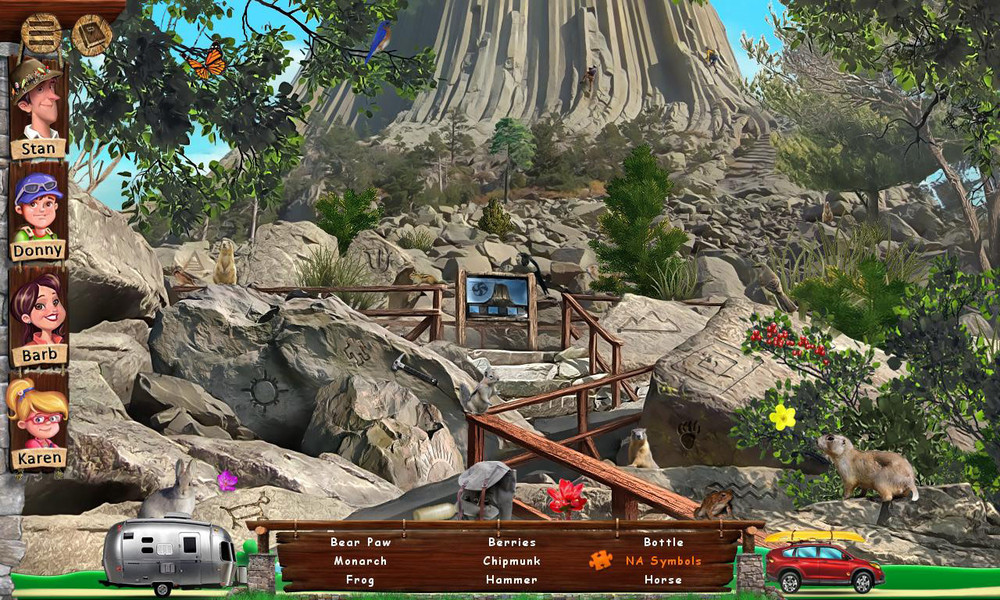
Task: Open the orange NA Symbols entry
Action: 663,561
